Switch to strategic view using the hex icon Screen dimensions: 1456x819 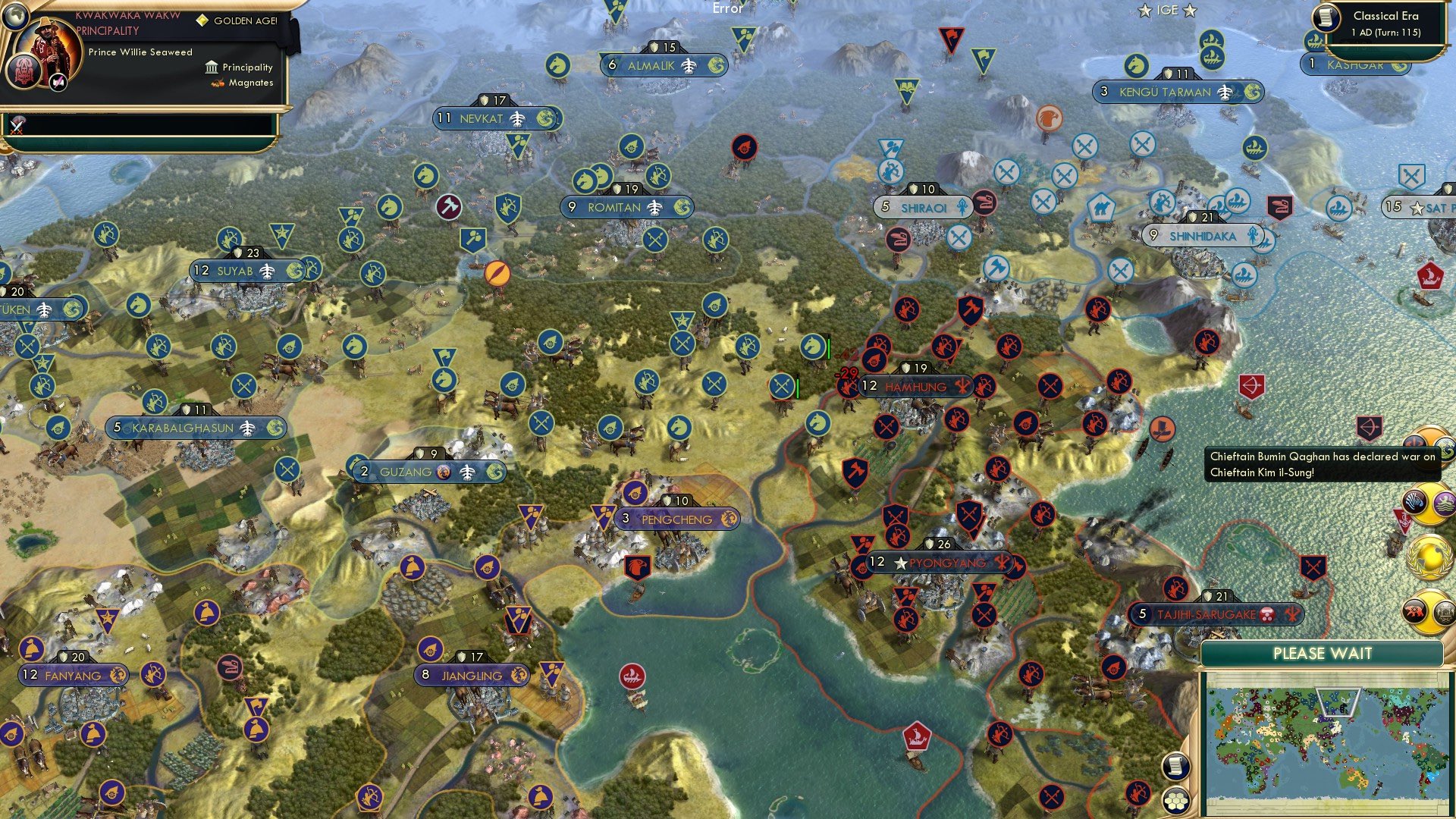[x=1177, y=800]
